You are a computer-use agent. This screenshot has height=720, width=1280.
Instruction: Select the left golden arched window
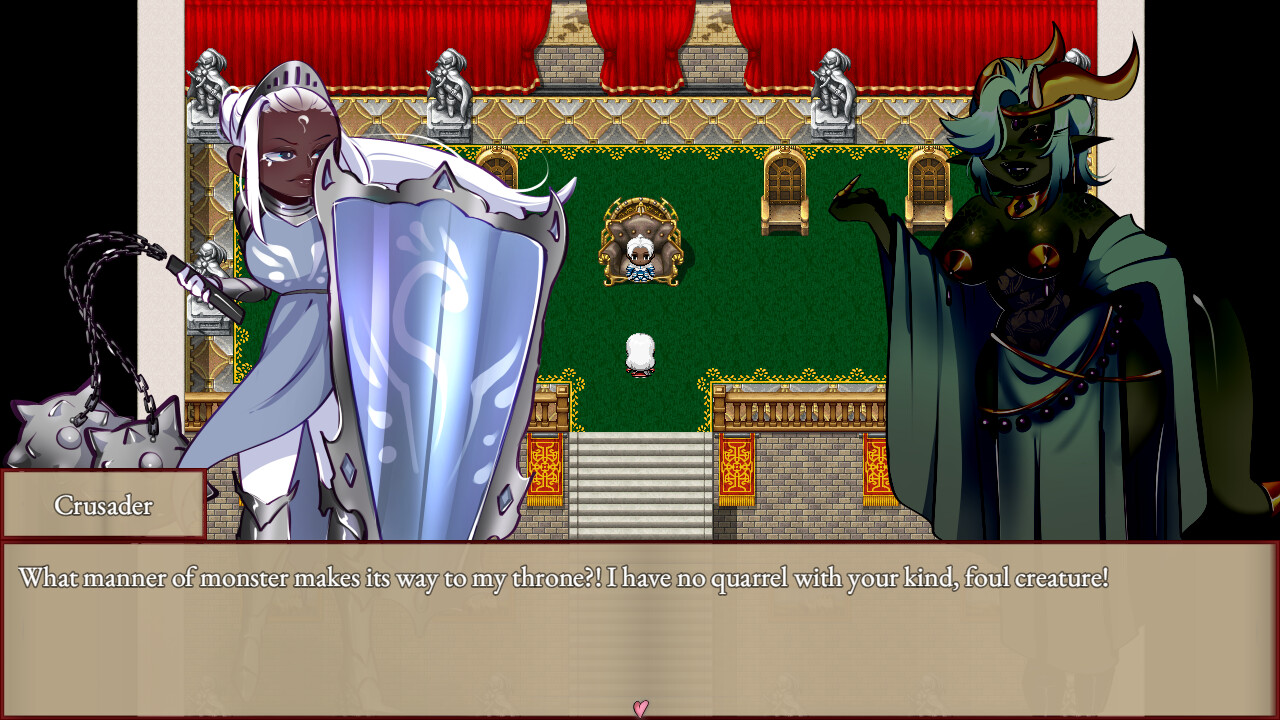(x=784, y=190)
